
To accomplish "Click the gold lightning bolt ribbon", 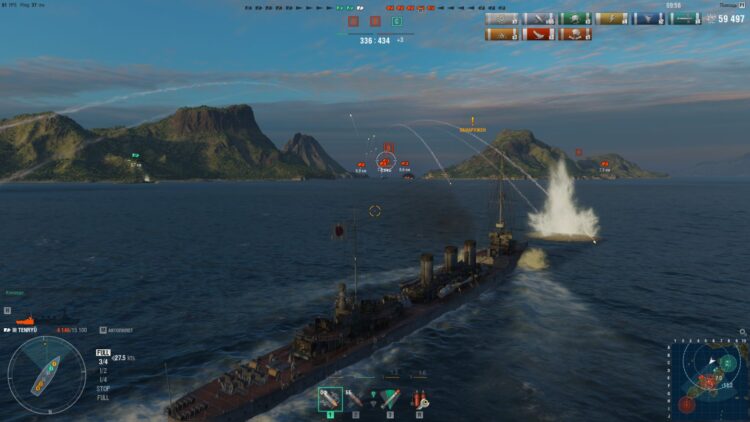I will (x=611, y=19).
